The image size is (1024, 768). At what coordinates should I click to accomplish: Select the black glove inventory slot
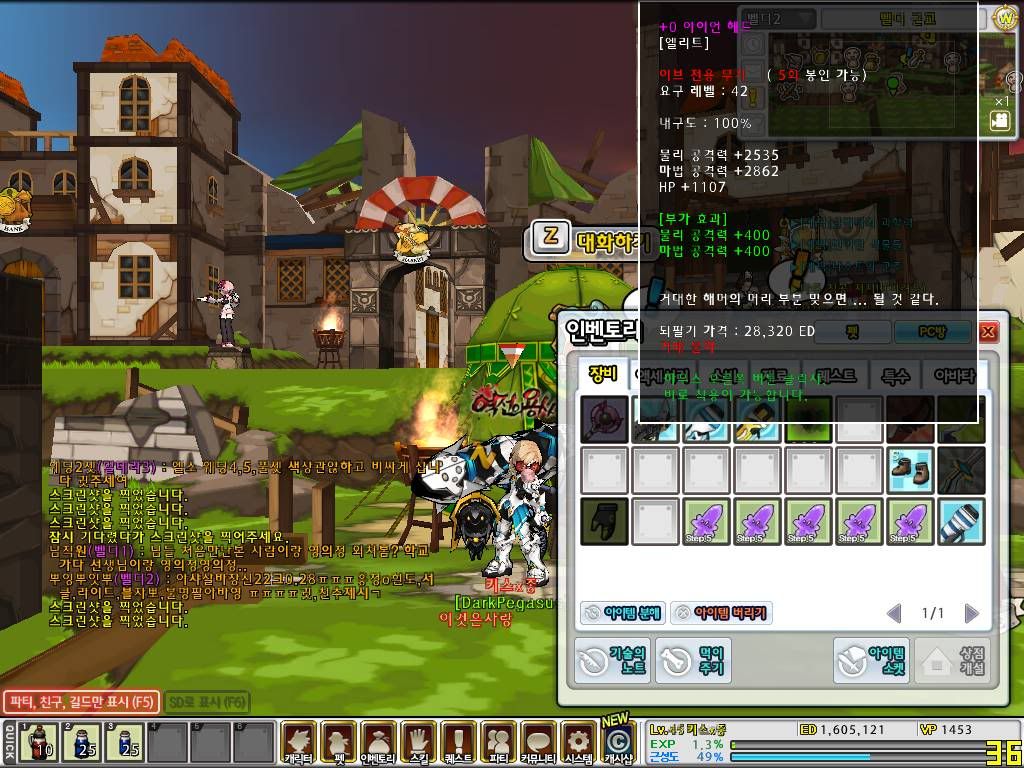(x=605, y=521)
